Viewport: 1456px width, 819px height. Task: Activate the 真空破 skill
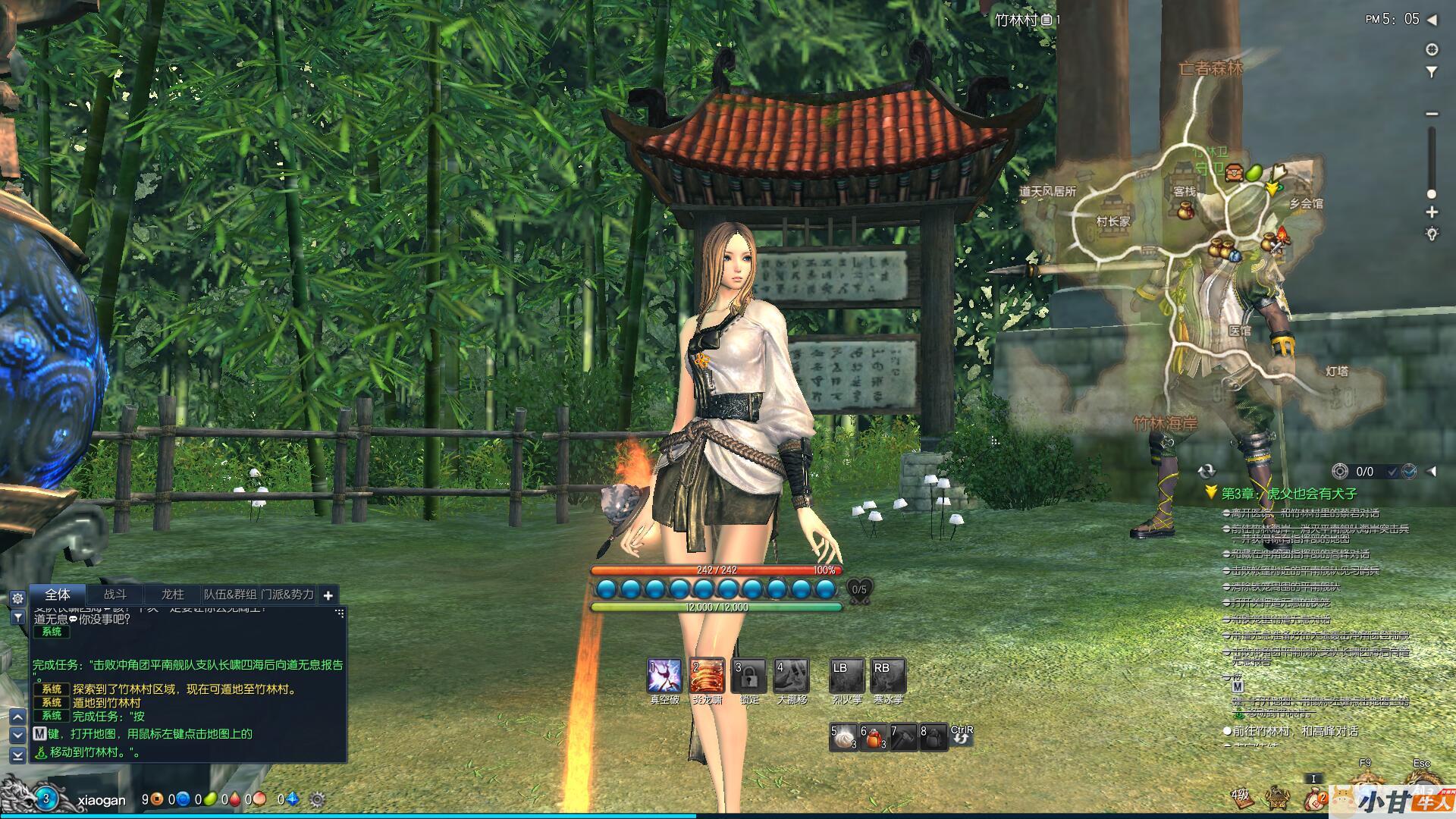(664, 676)
